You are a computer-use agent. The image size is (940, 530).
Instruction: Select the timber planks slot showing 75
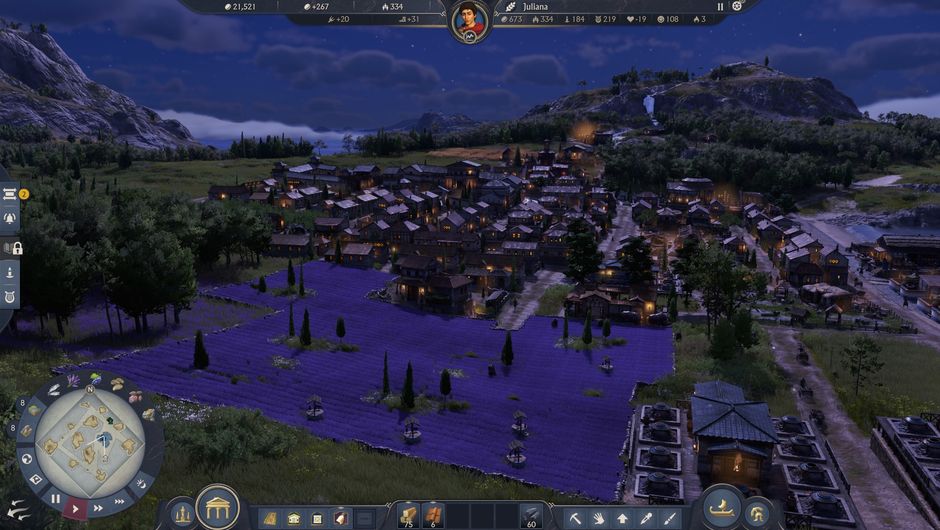point(408,516)
